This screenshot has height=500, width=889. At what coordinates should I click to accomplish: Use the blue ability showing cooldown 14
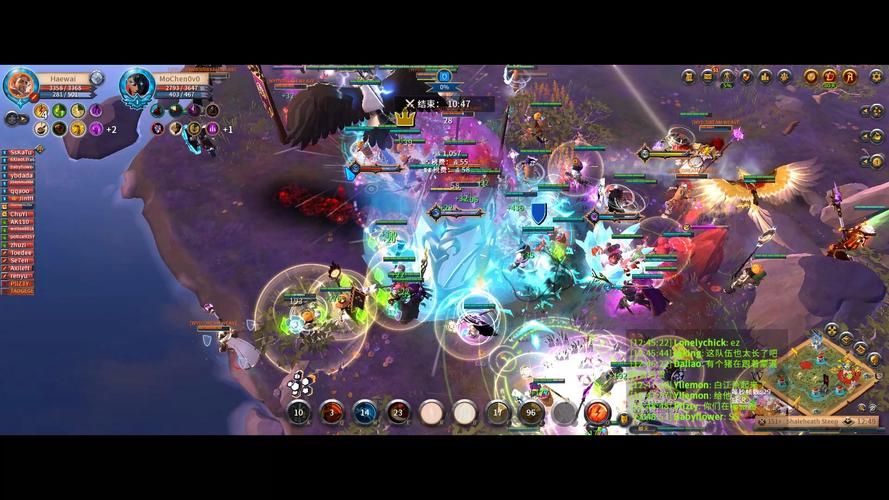click(365, 412)
